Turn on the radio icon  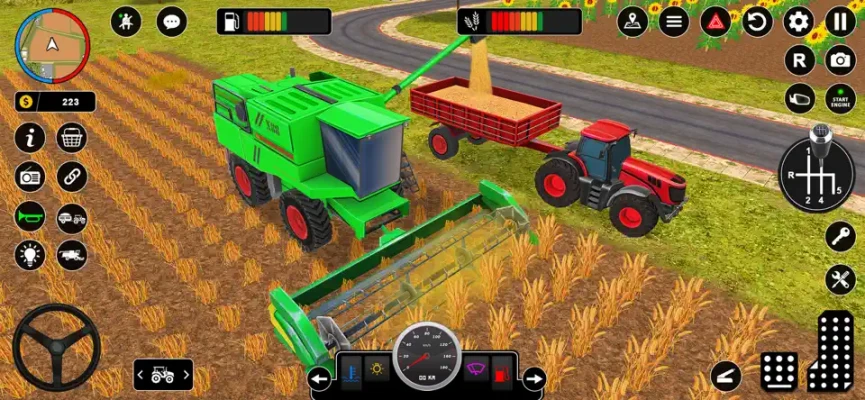30,177
